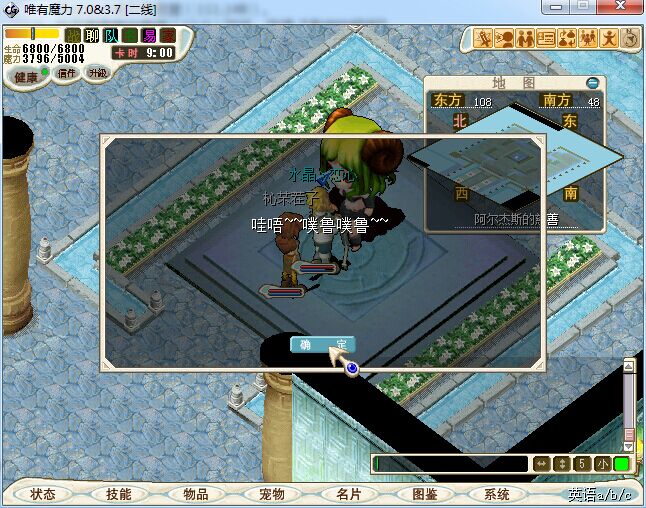Click the 健康 health status button
Screen dimensions: 646x508
[x=27, y=76]
